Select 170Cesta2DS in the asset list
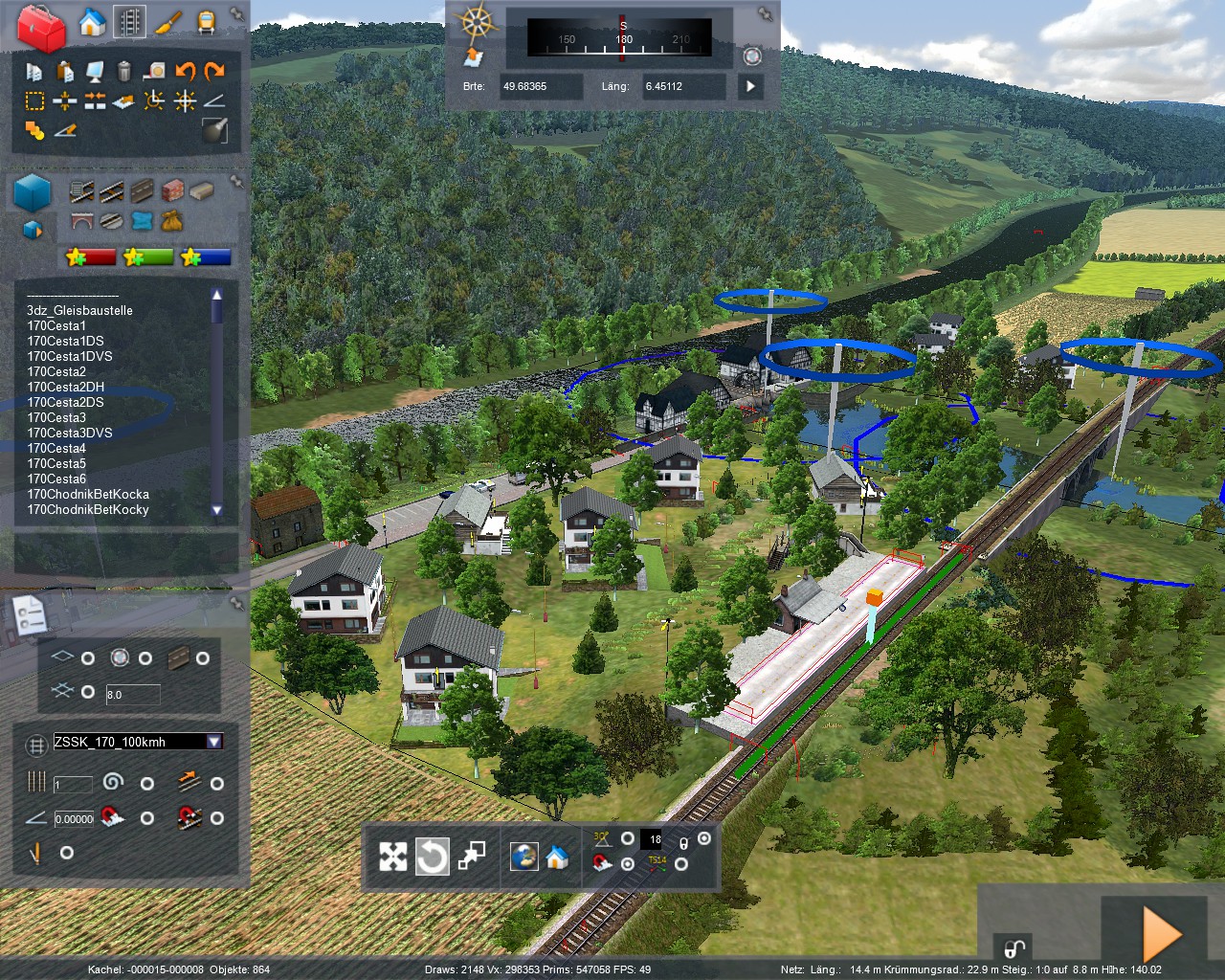The image size is (1225, 980). tap(65, 402)
